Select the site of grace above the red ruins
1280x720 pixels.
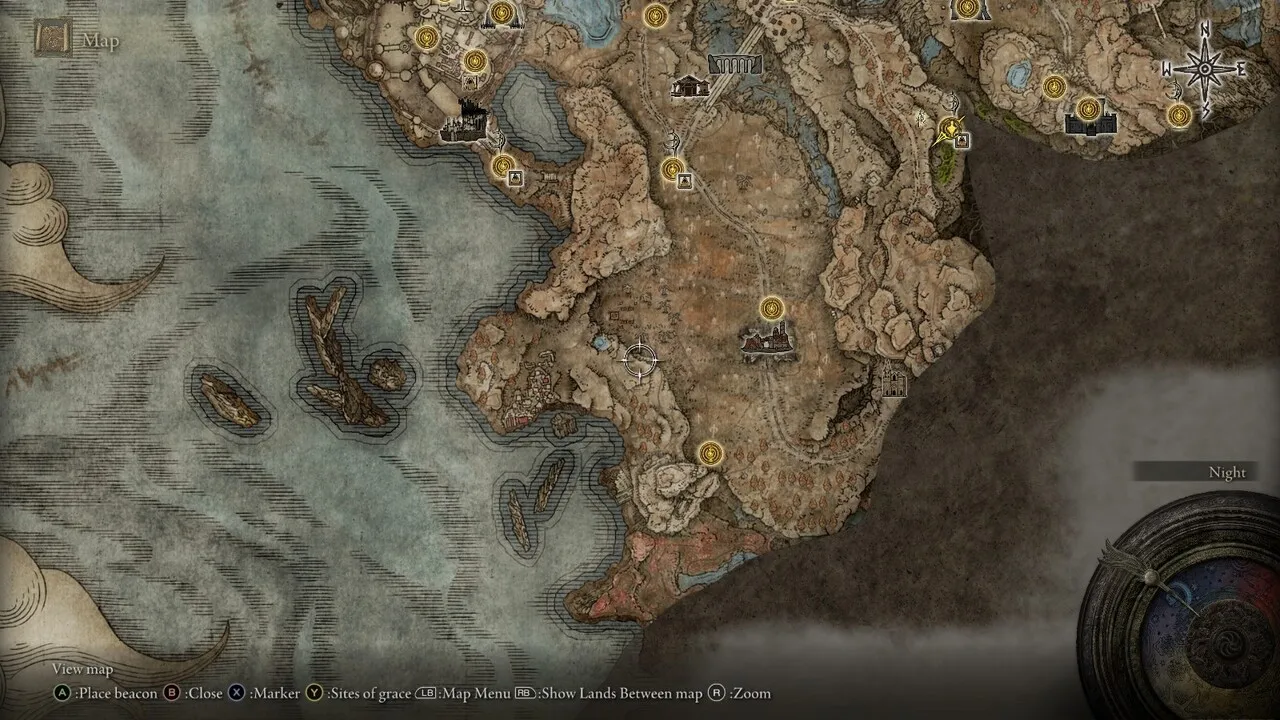[770, 308]
